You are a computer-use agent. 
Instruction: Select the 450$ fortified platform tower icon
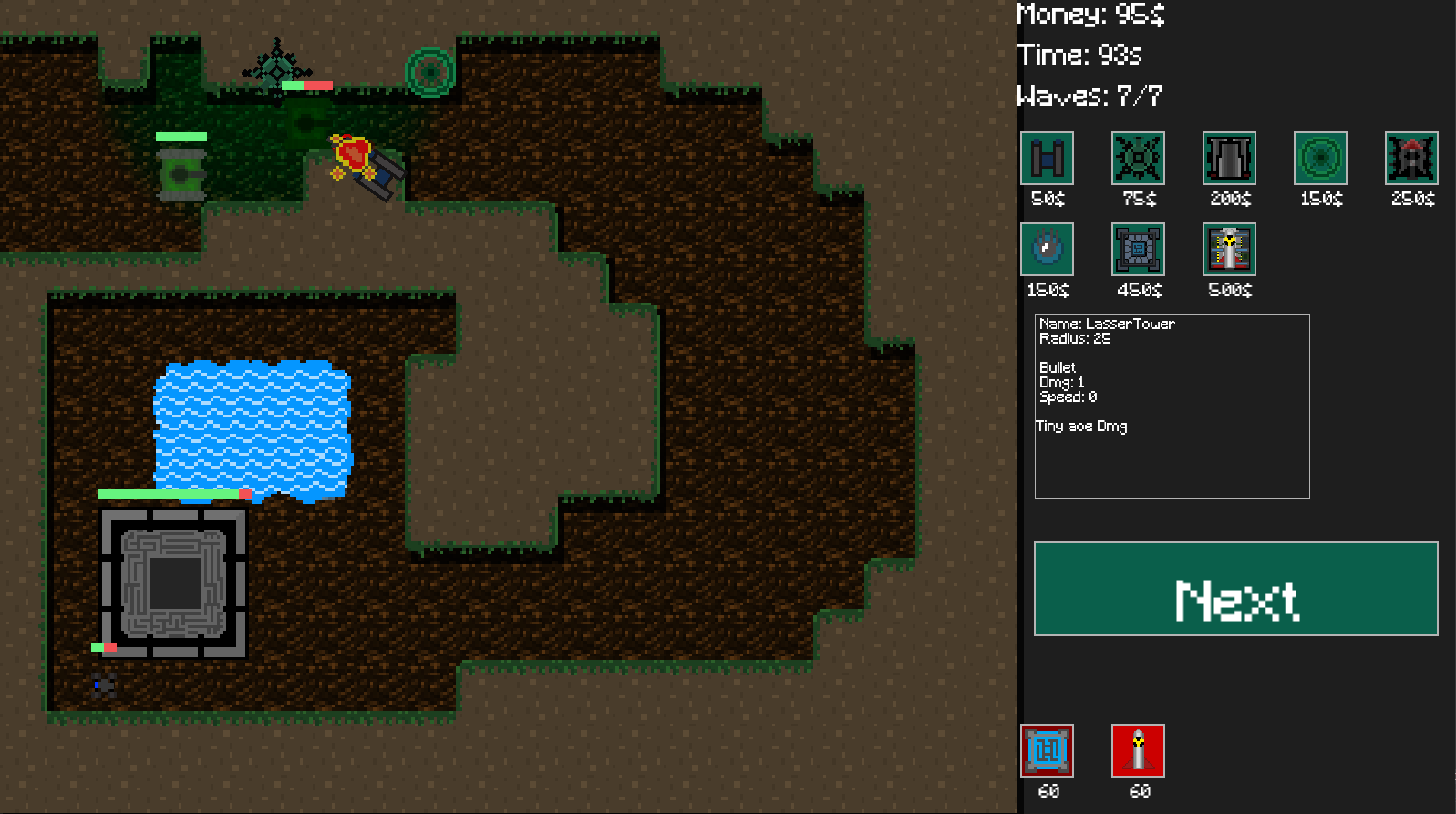click(x=1138, y=249)
